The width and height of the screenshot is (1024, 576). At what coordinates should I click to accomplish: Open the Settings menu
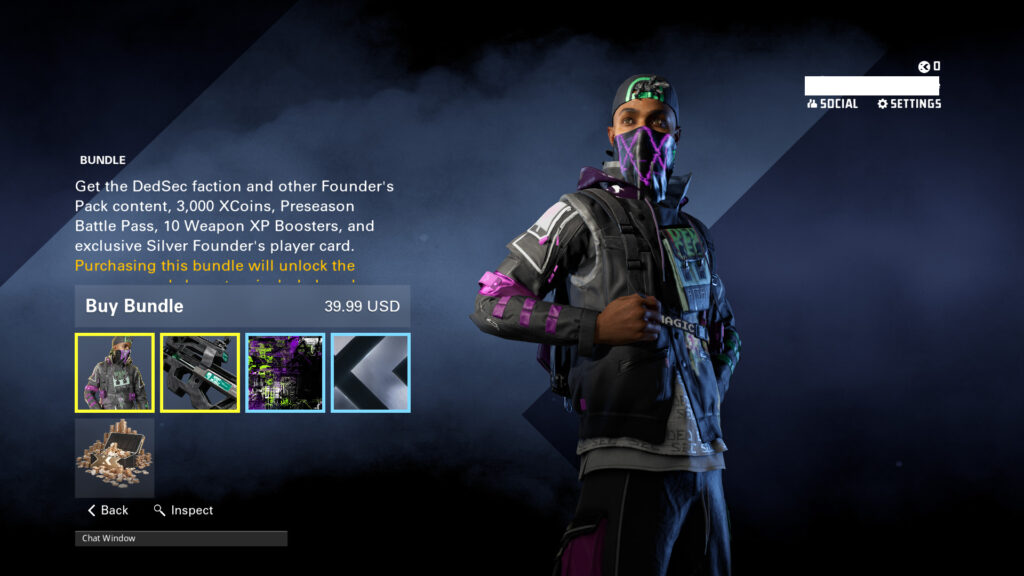point(909,104)
